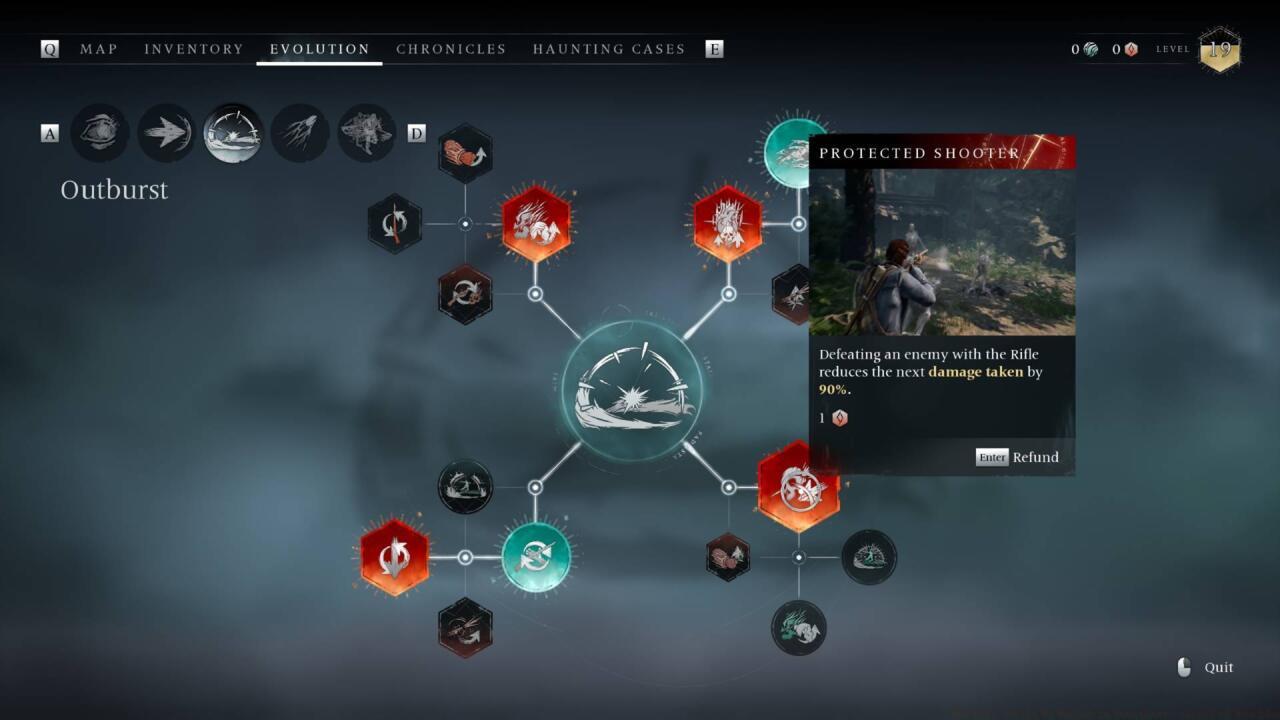Switch to the Inventory tab
Image resolution: width=1280 pixels, height=720 pixels.
coord(194,49)
